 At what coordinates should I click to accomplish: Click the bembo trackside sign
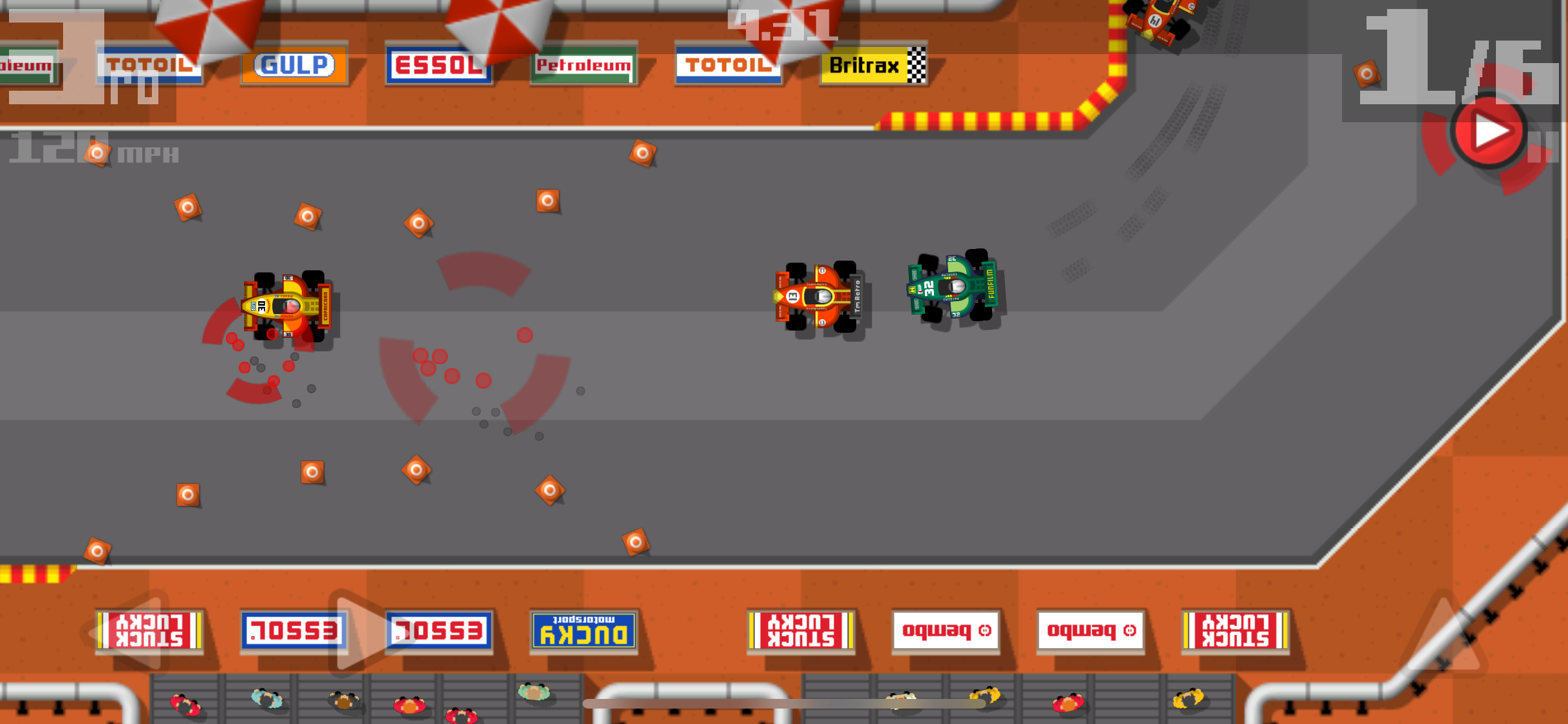tap(946, 631)
